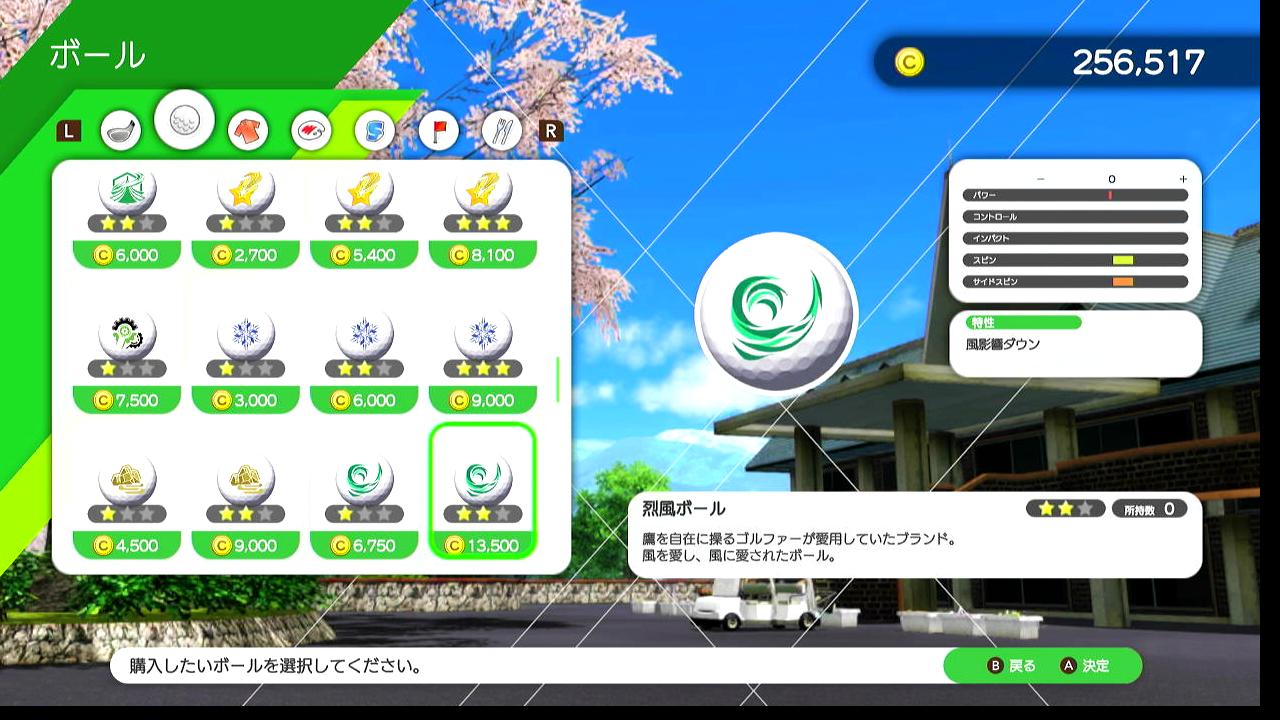
Task: Open the orange shirt clothing tab
Action: (248, 130)
